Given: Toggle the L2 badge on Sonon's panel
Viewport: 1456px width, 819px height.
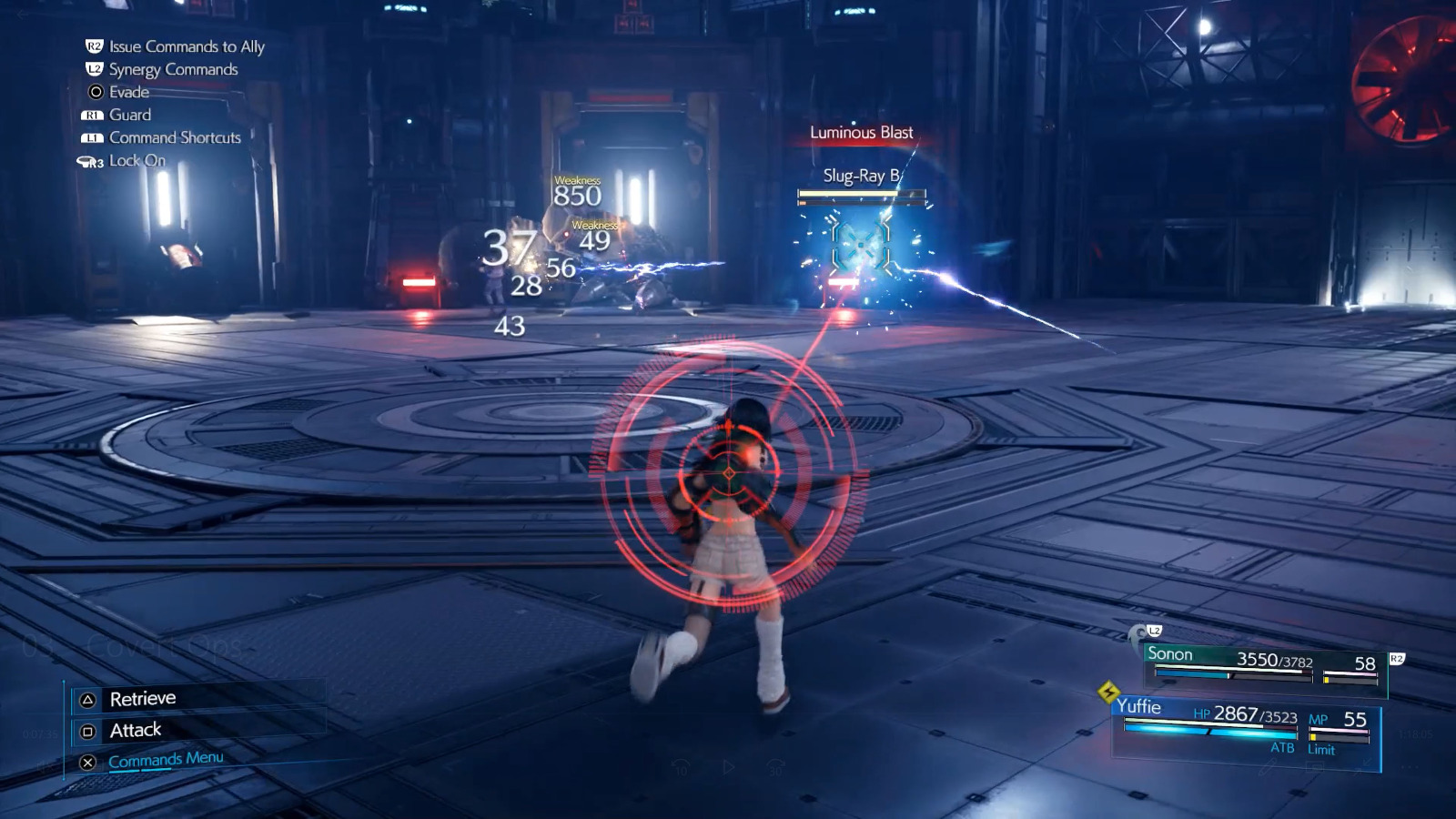Looking at the screenshot, I should tap(1154, 631).
